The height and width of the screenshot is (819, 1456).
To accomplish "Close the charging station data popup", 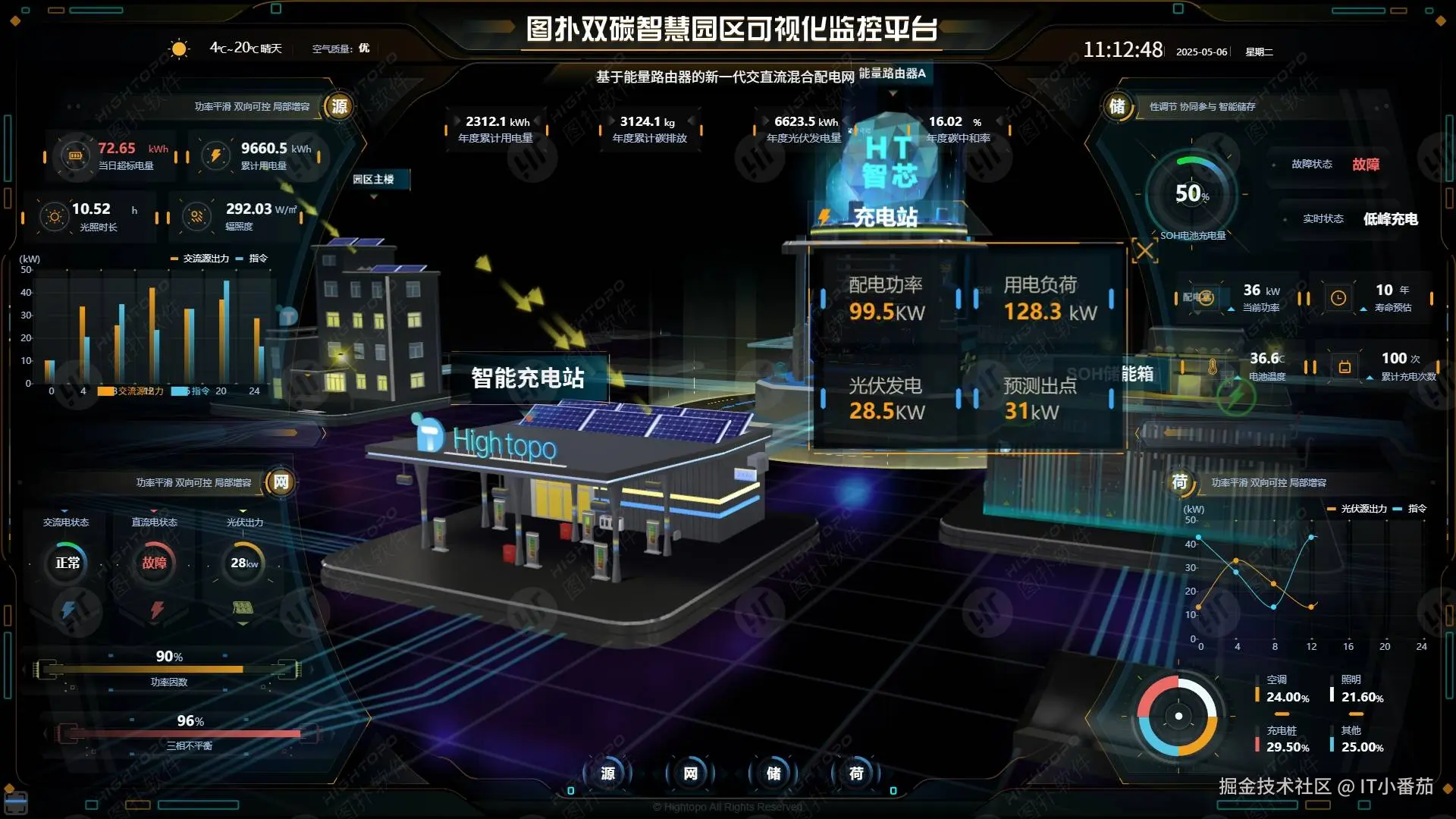I will pyautogui.click(x=1145, y=250).
